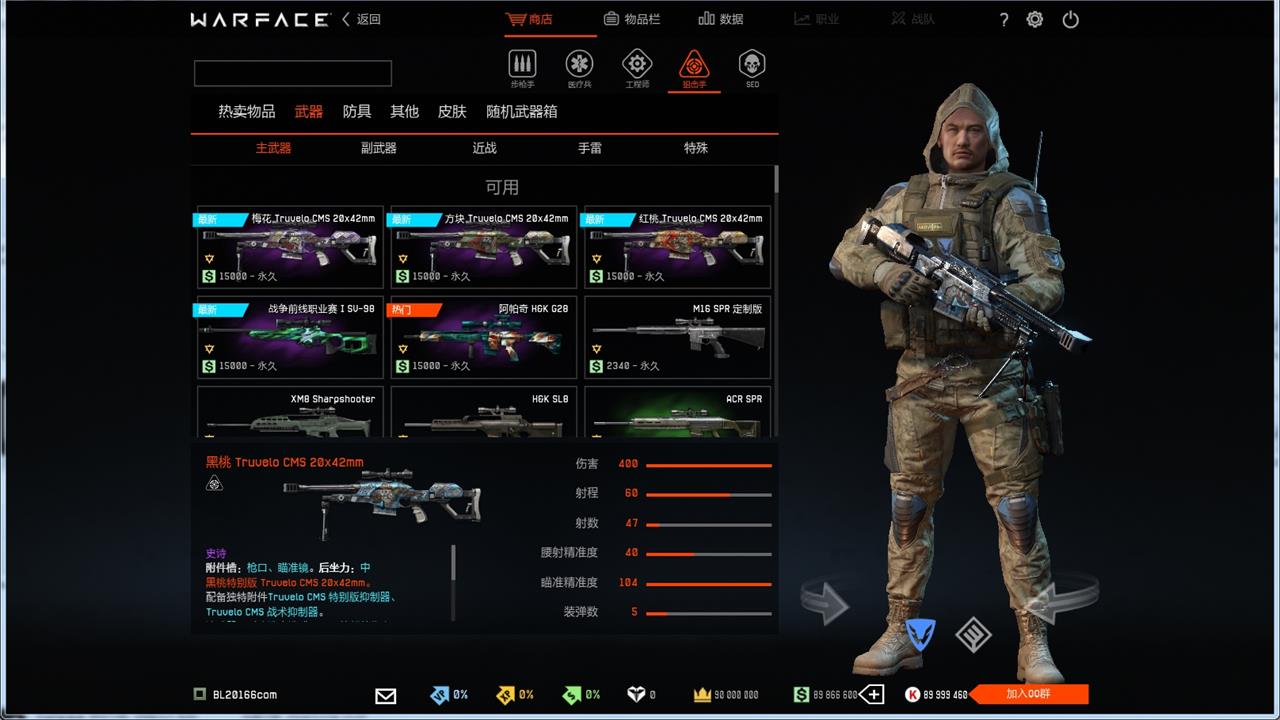This screenshot has width=1280, height=720.
Task: Open the question mark help
Action: coord(1004,19)
